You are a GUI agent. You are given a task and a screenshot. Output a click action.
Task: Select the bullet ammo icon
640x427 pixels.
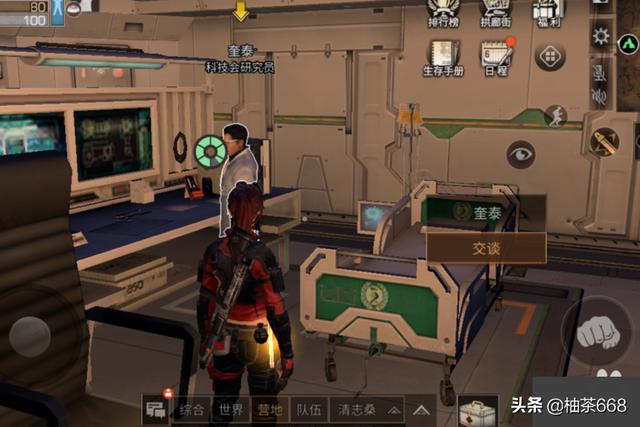point(603,141)
